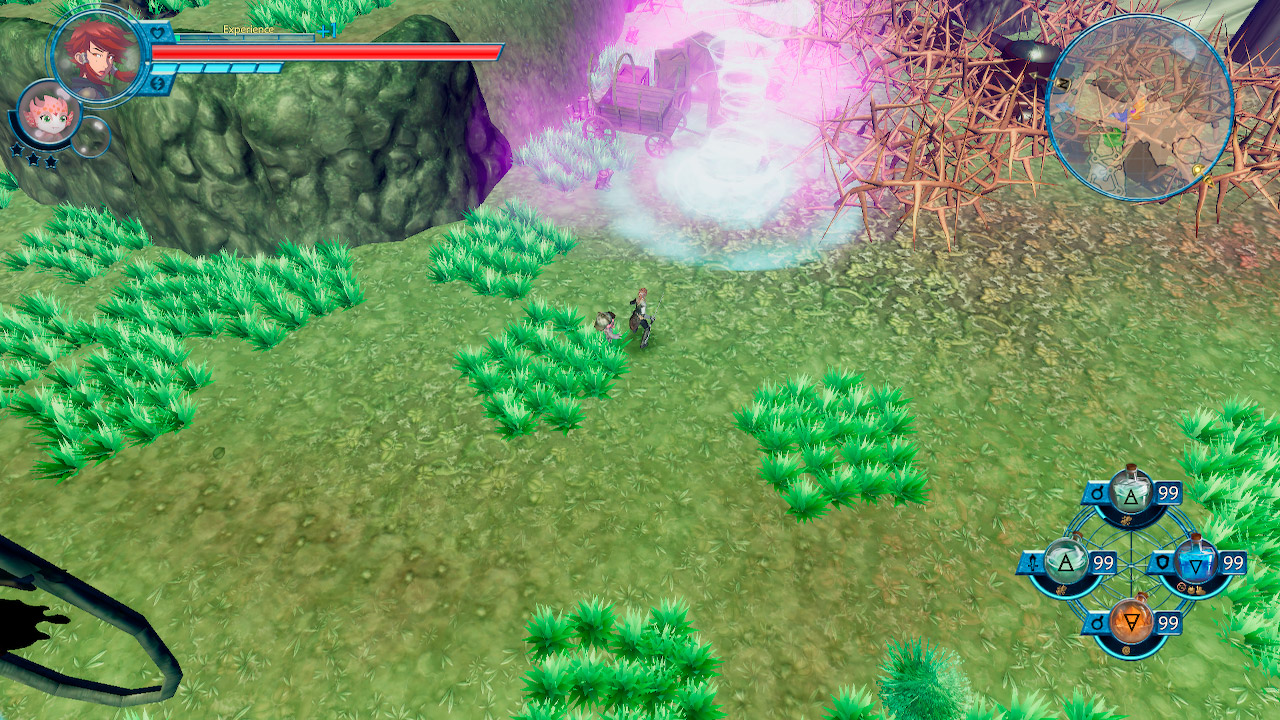Click the Experience progress bar

[247, 38]
